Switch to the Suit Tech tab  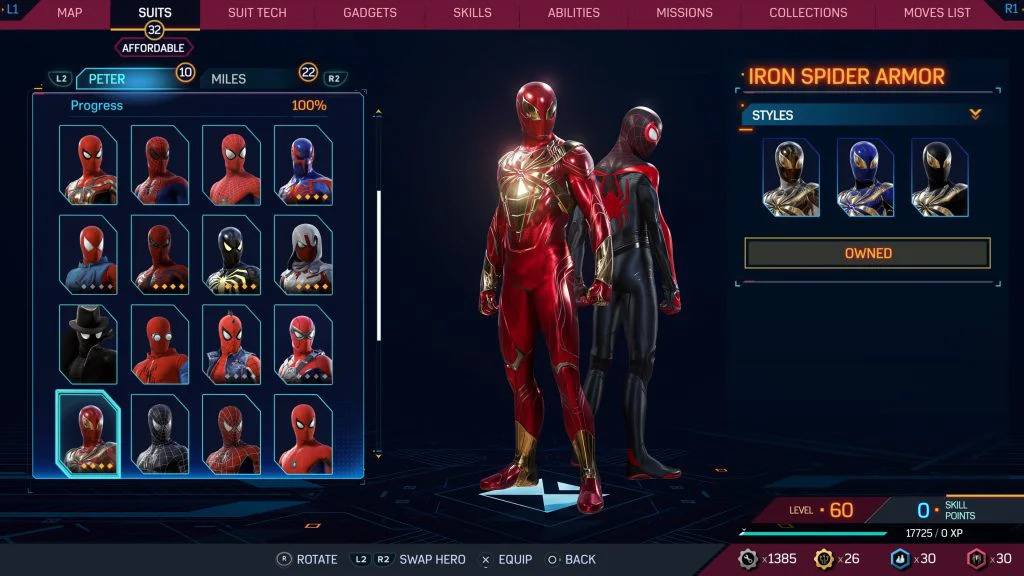pyautogui.click(x=257, y=13)
